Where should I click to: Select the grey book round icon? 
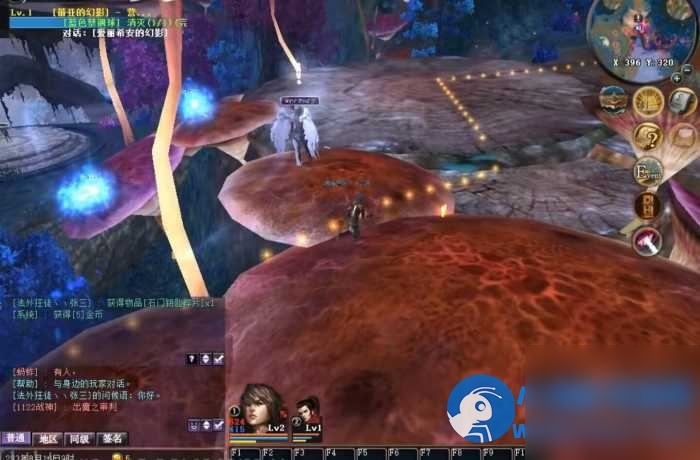coord(683,101)
